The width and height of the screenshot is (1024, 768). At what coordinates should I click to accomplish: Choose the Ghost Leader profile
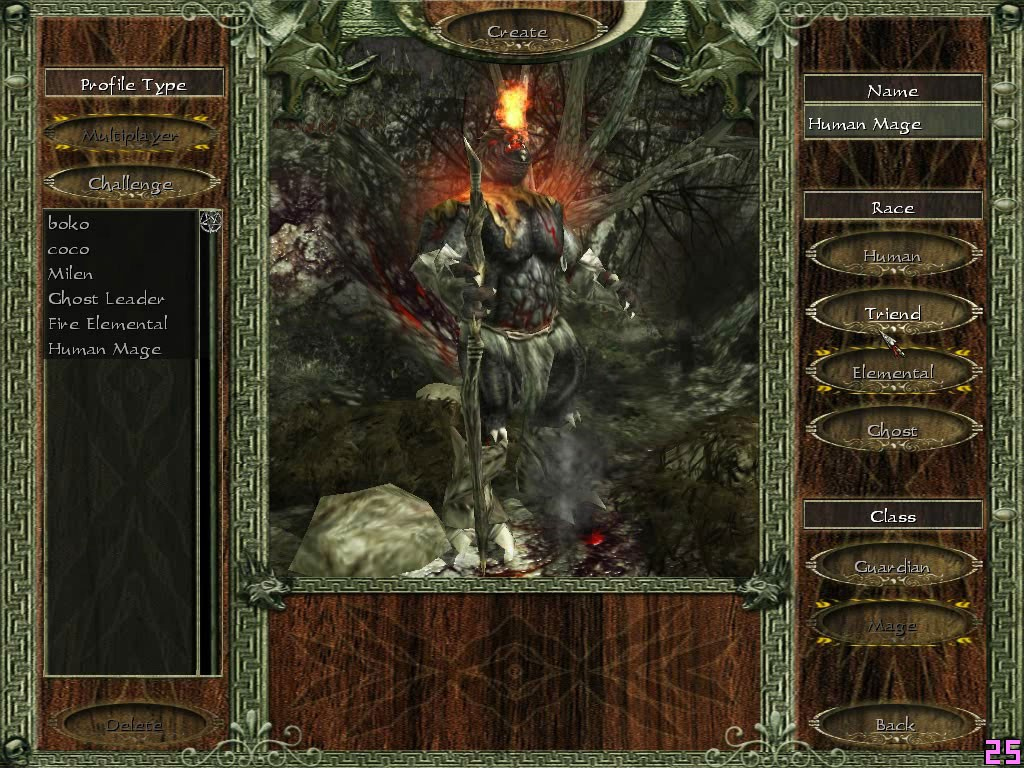pyautogui.click(x=106, y=298)
